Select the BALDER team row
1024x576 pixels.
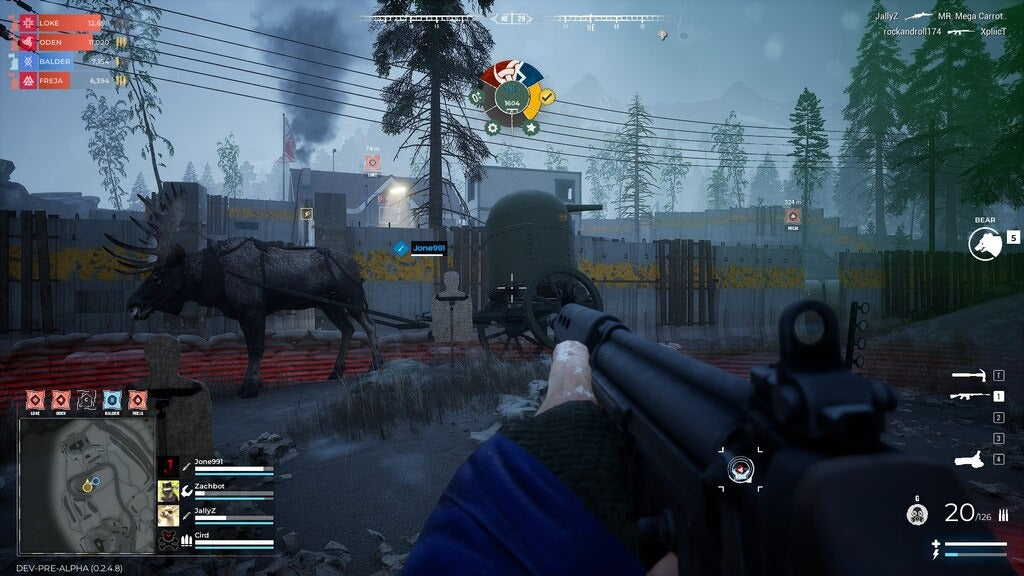tap(62, 61)
